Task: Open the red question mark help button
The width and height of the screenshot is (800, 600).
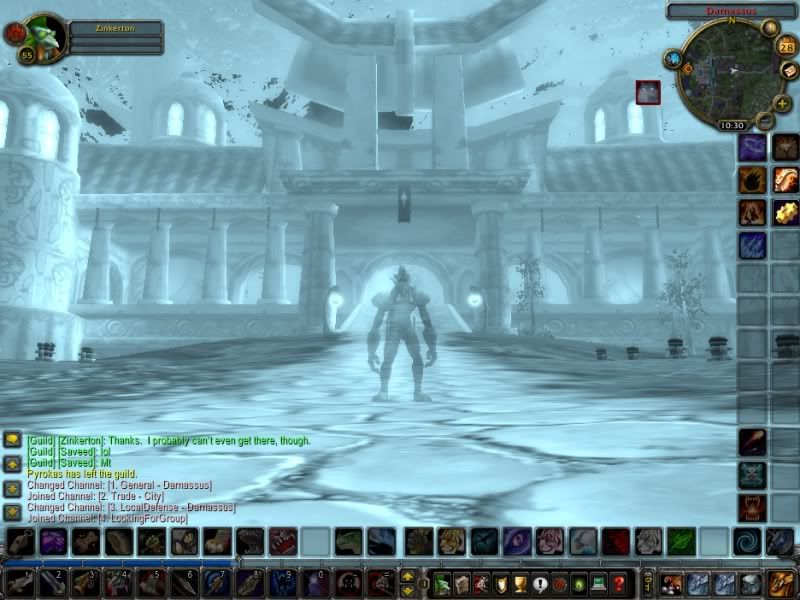Action: pyautogui.click(x=619, y=583)
